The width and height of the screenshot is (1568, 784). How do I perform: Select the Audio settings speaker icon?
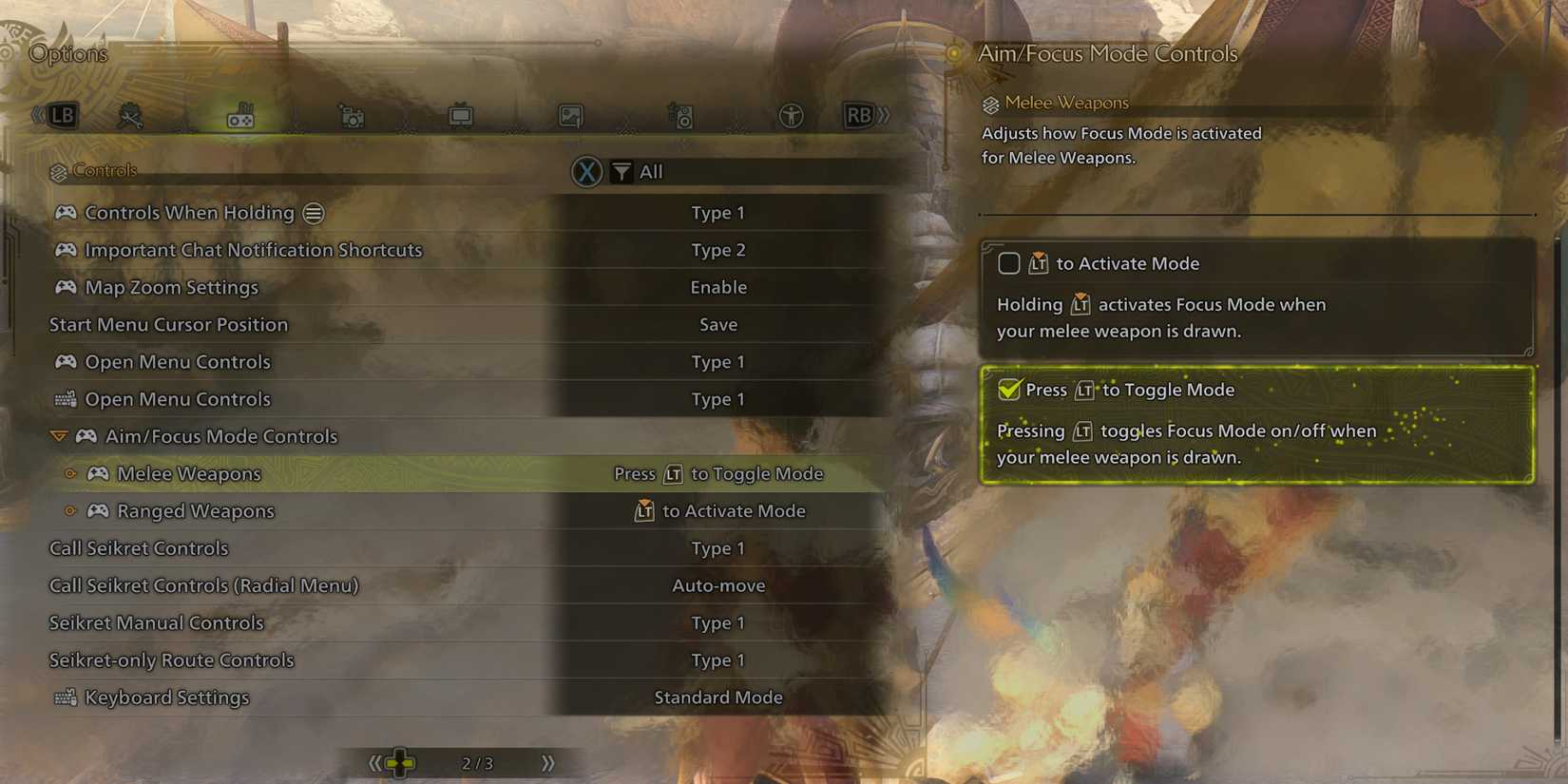(682, 114)
